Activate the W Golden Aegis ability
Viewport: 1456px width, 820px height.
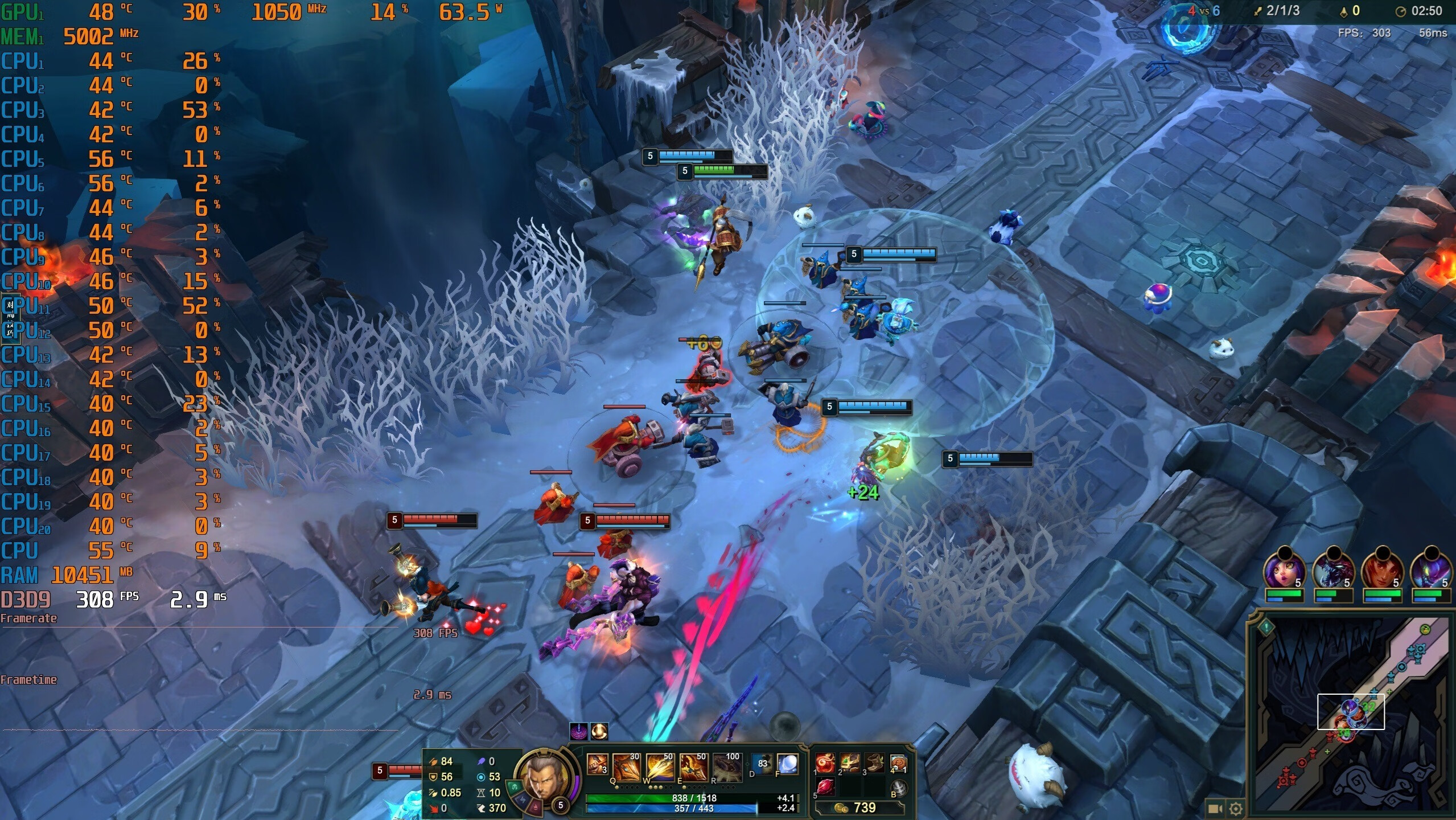coord(659,766)
